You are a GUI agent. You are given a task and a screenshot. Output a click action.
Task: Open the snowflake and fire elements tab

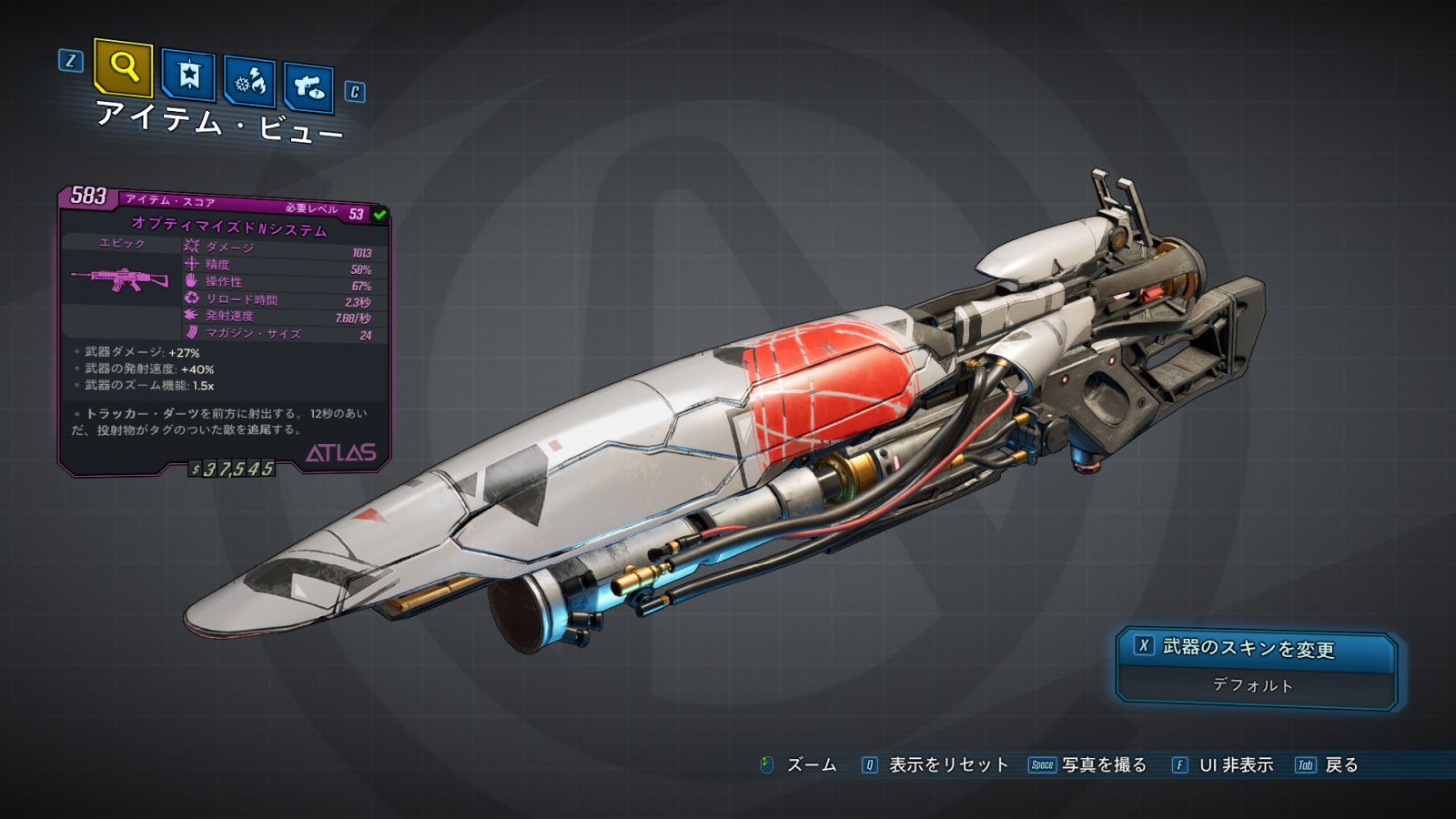pos(249,82)
